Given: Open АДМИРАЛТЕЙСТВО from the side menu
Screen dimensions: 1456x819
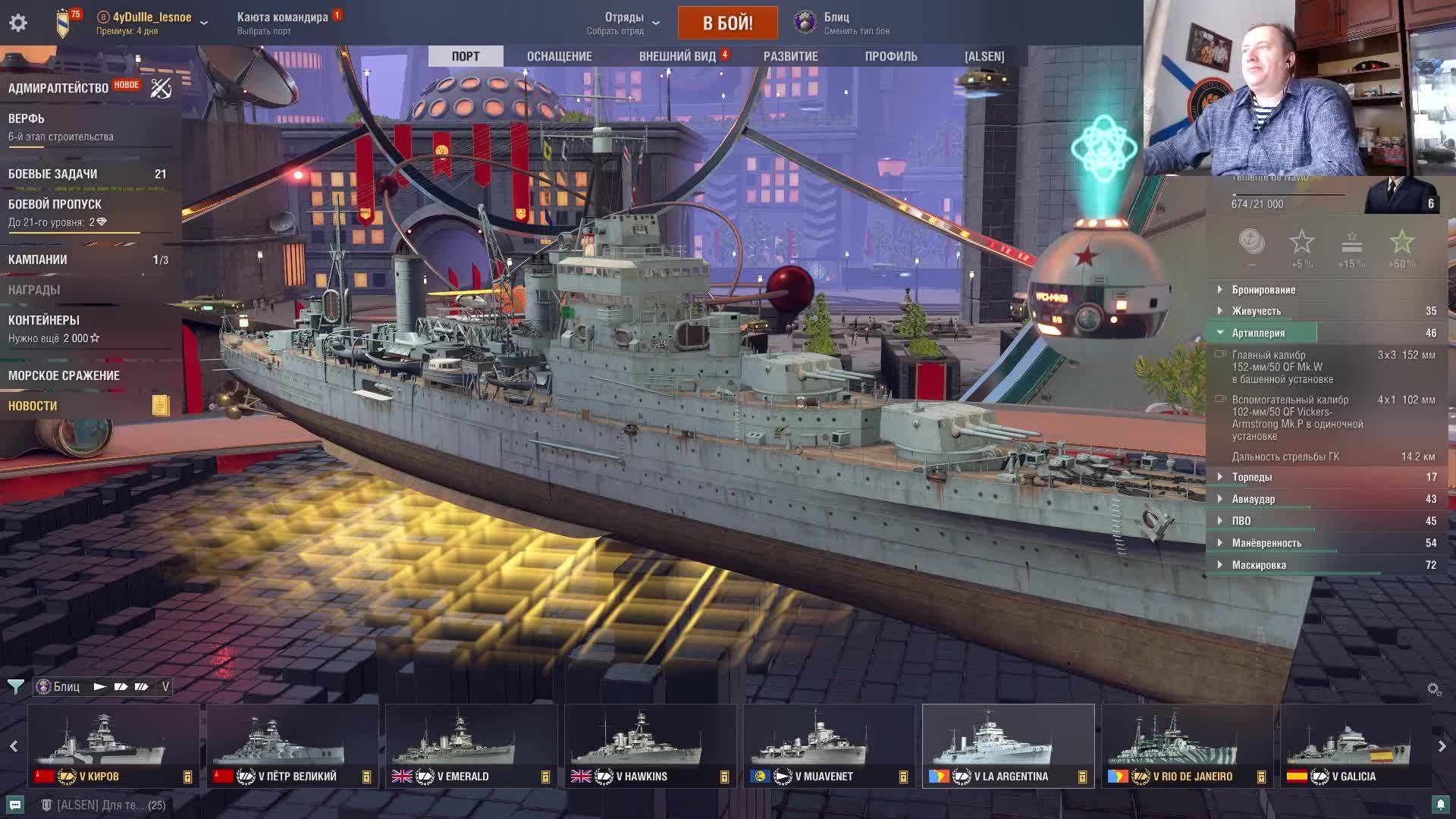Looking at the screenshot, I should tap(58, 88).
